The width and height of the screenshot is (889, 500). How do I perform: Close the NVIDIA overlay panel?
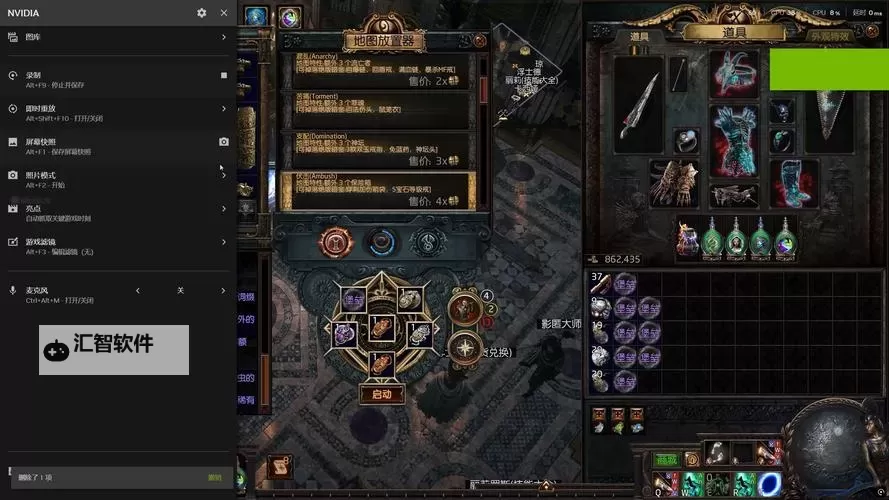(223, 13)
